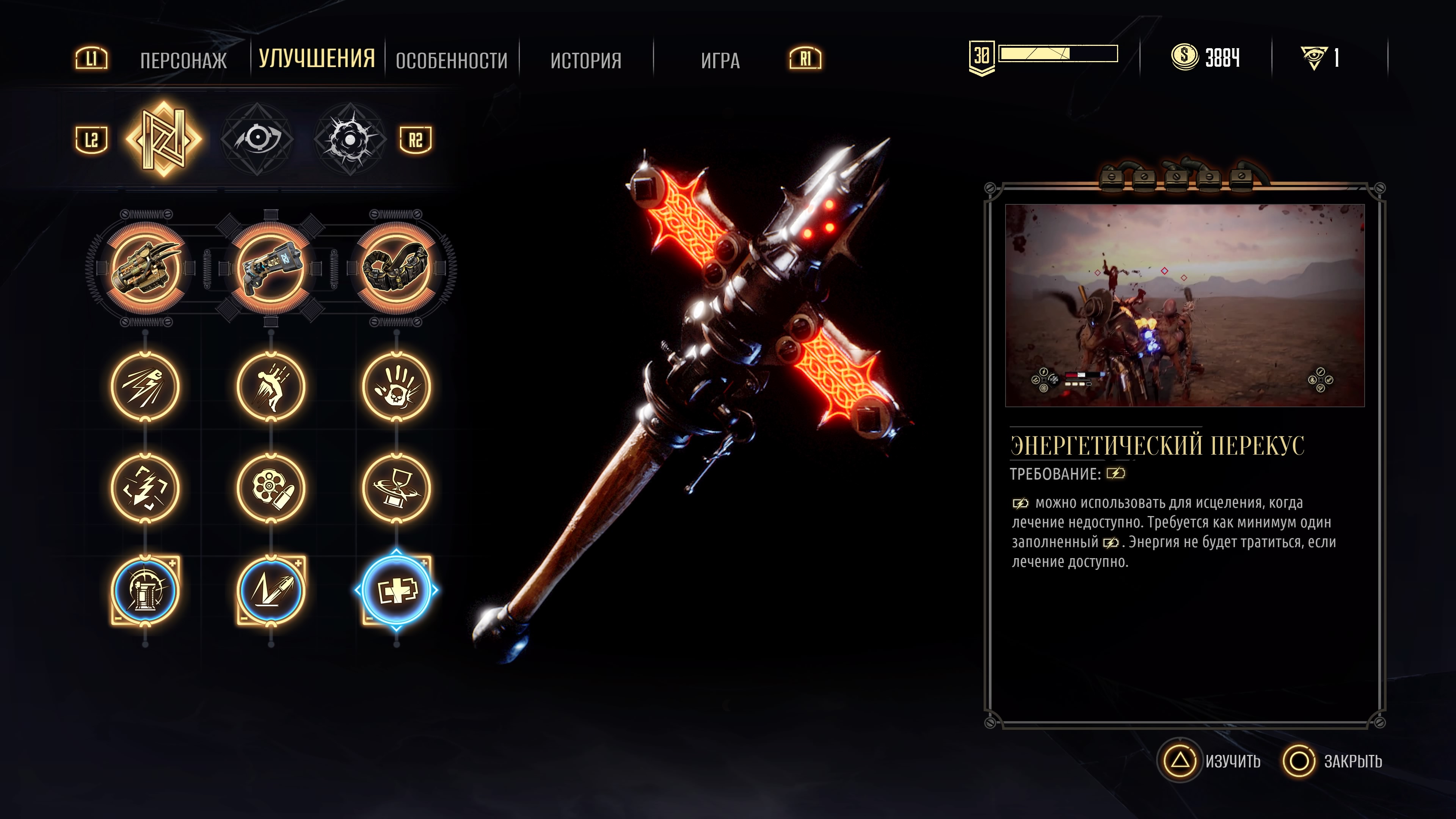1456x819 pixels.
Task: Select the lightning arrows skill icon
Action: (146, 488)
